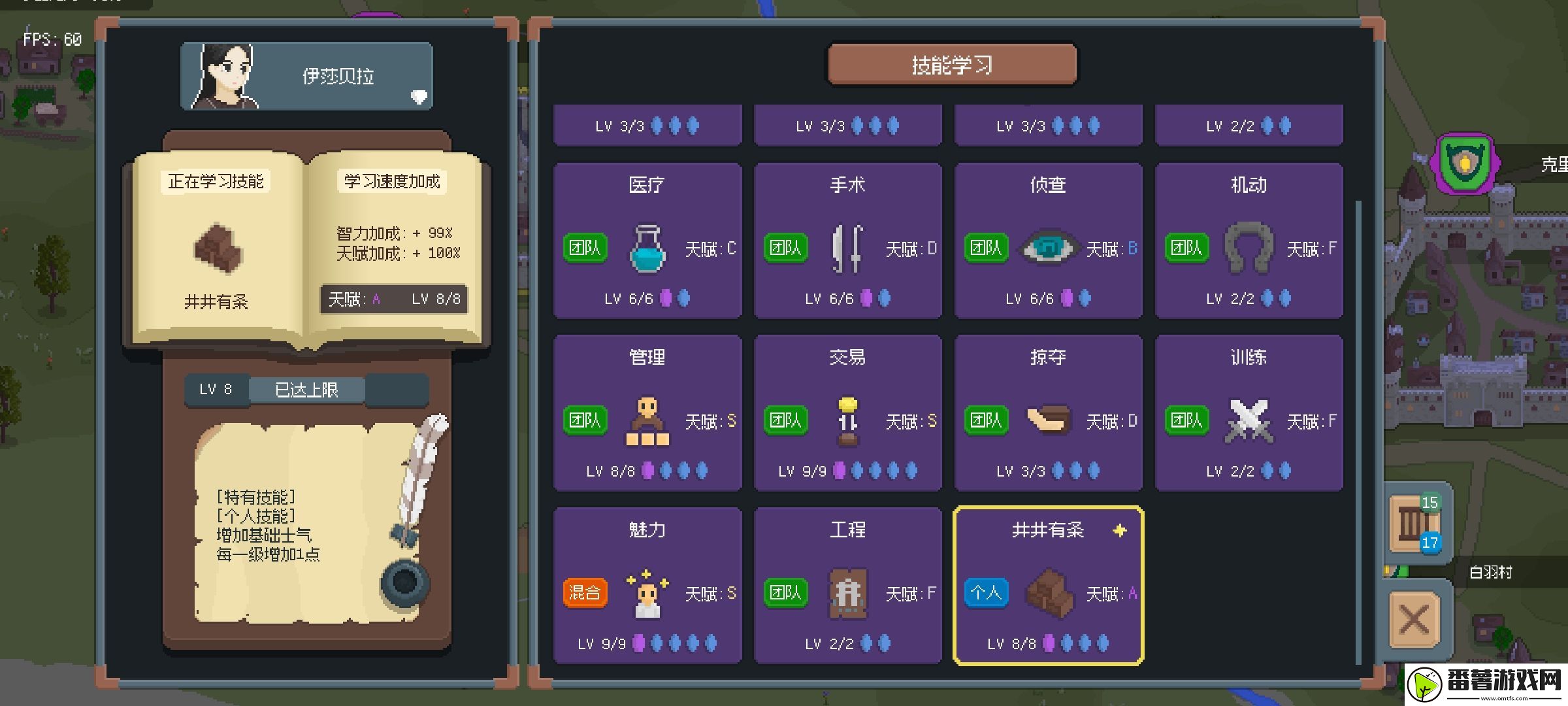The height and width of the screenshot is (706, 1568).
Task: Select the 掠夺 plunder skill card
Action: (1048, 412)
